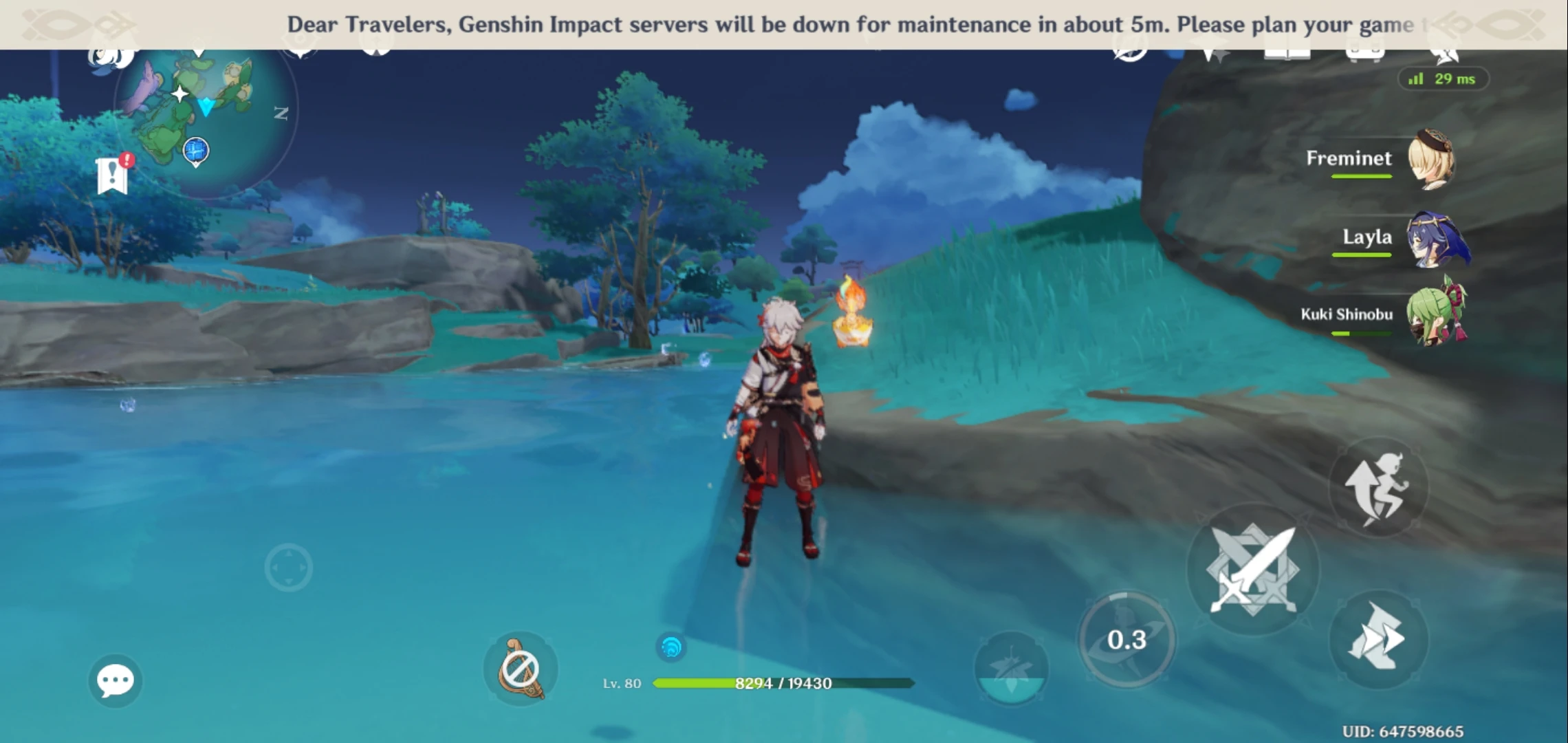The height and width of the screenshot is (743, 1568).
Task: Open the in-game chat bubble
Action: coord(117,681)
